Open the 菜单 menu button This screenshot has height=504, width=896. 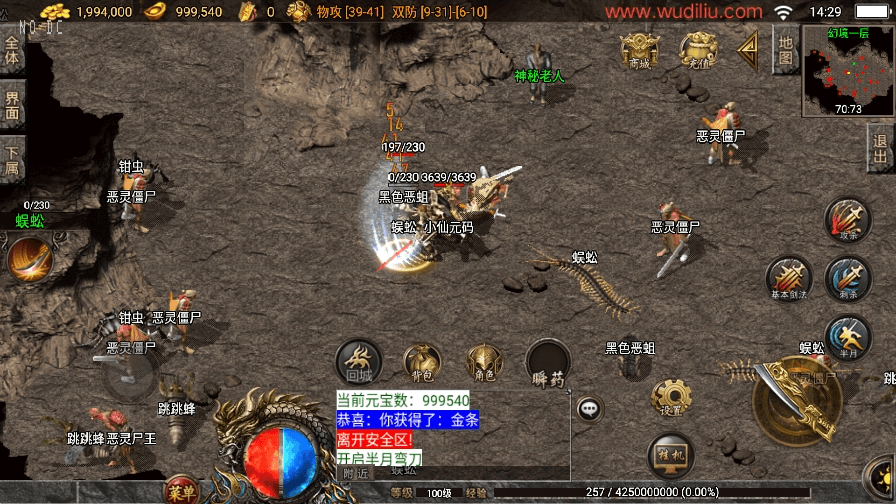(x=182, y=490)
